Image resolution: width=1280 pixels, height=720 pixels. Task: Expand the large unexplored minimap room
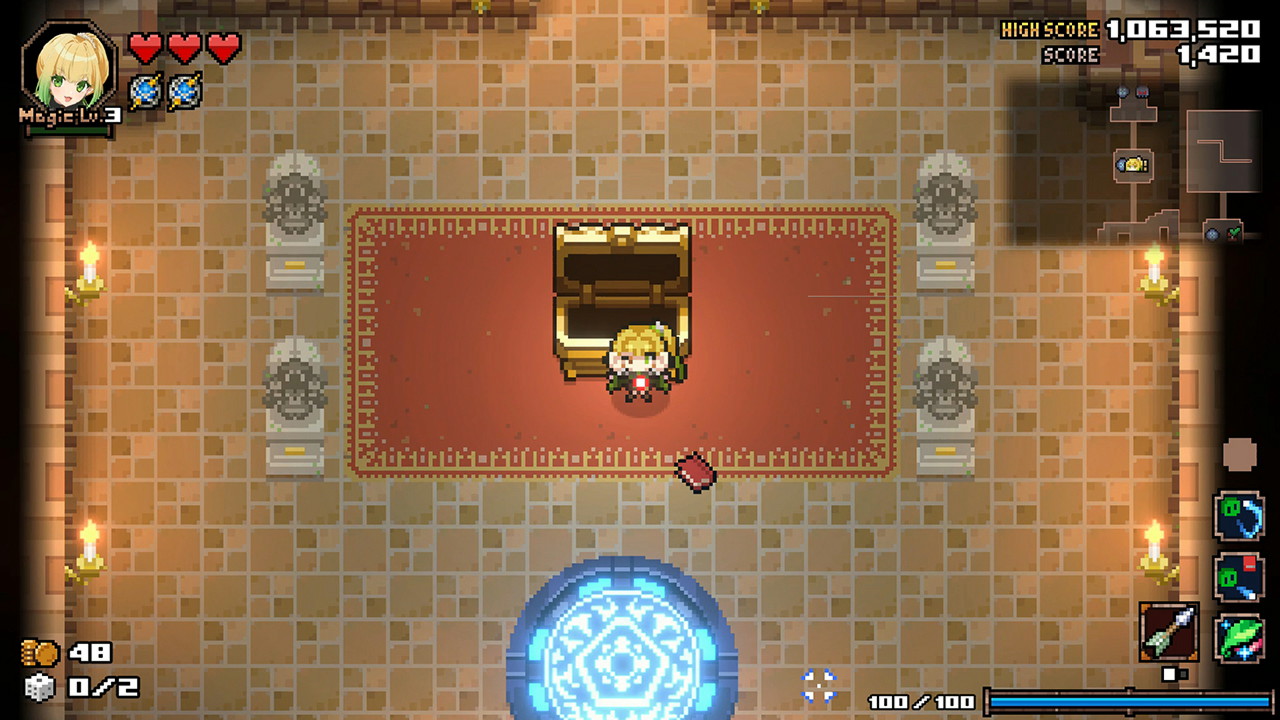(1225, 150)
